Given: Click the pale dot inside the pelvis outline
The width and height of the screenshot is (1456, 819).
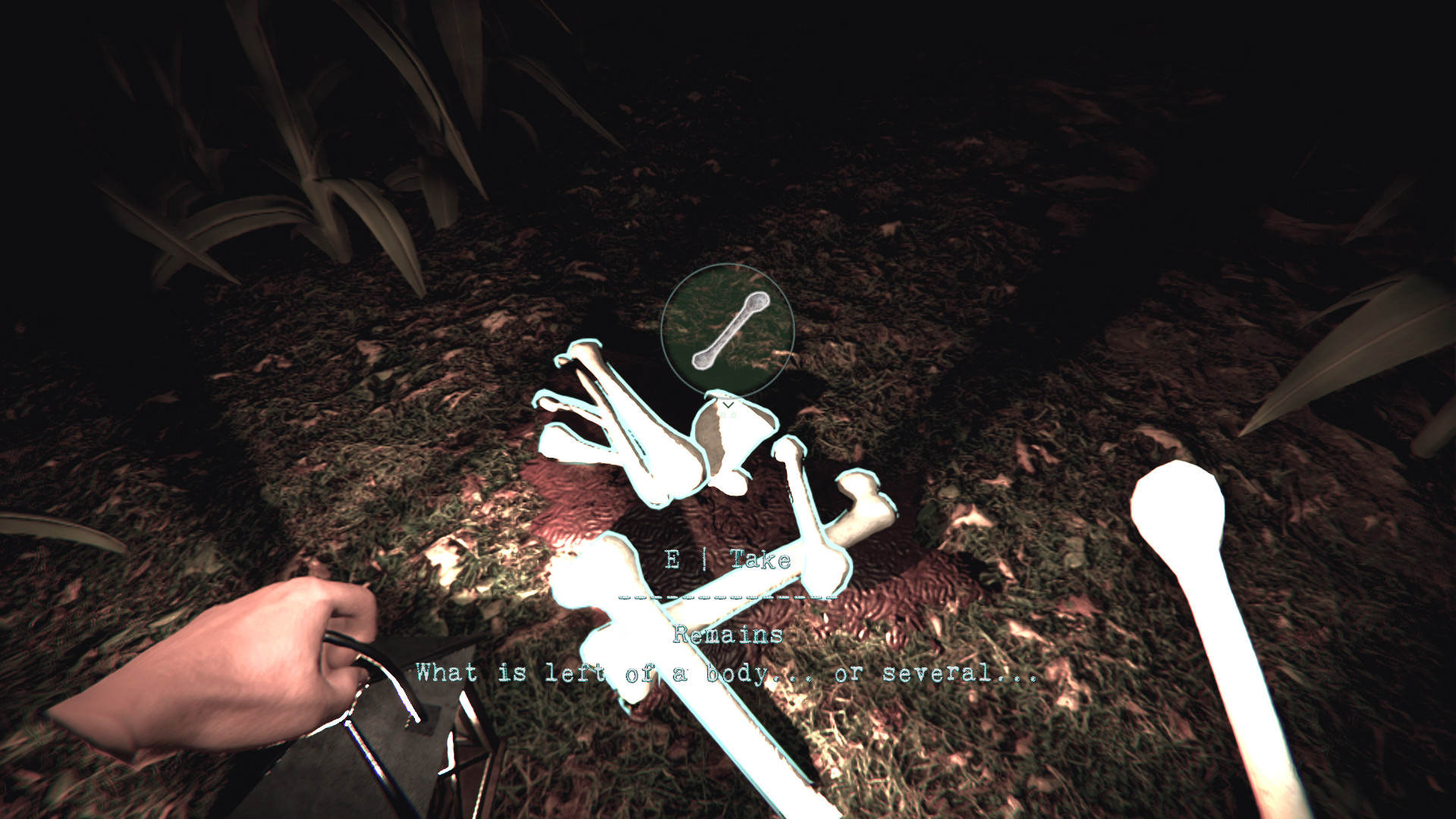Looking at the screenshot, I should point(728,414).
